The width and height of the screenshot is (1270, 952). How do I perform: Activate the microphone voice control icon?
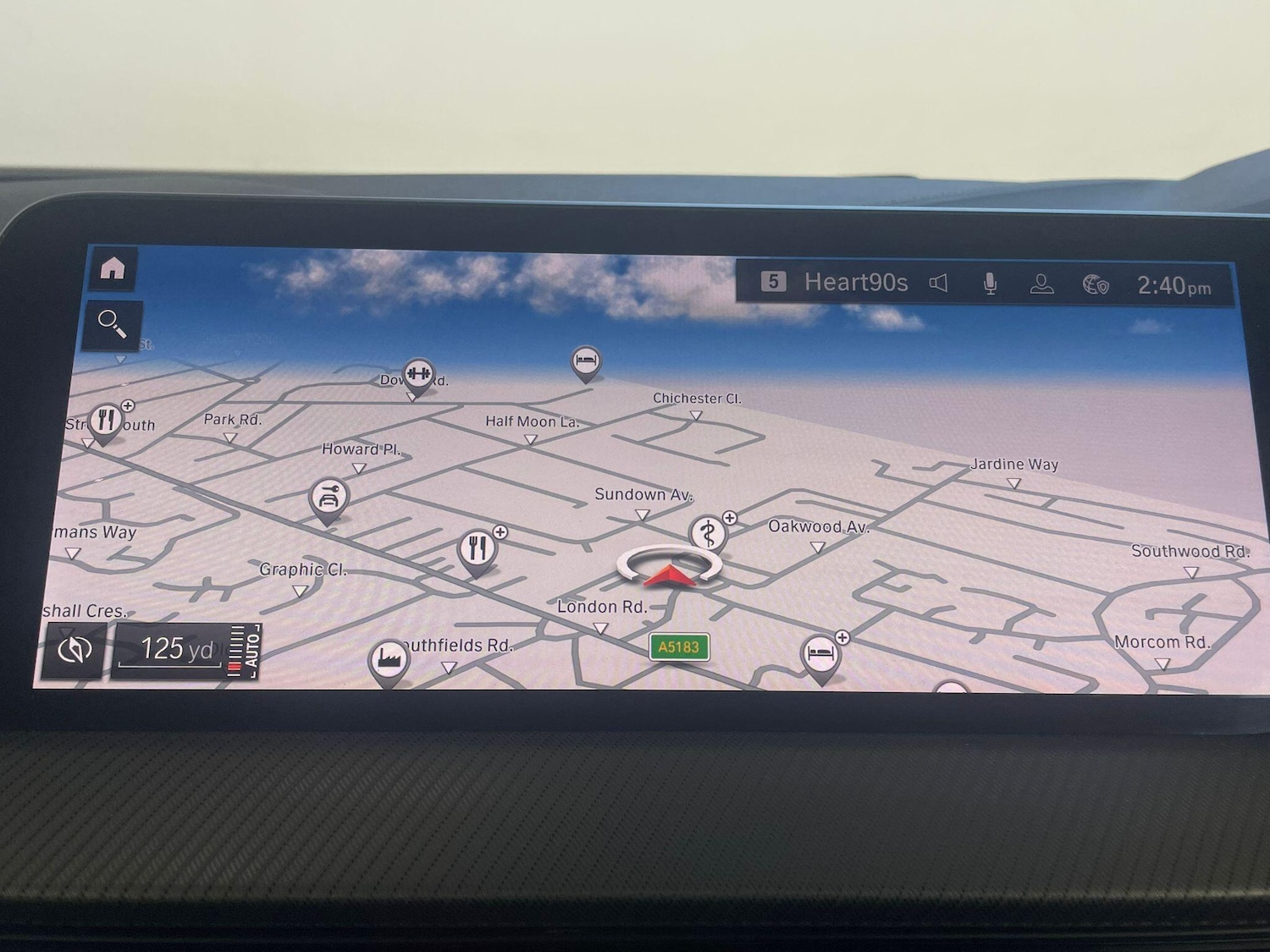pos(990,284)
